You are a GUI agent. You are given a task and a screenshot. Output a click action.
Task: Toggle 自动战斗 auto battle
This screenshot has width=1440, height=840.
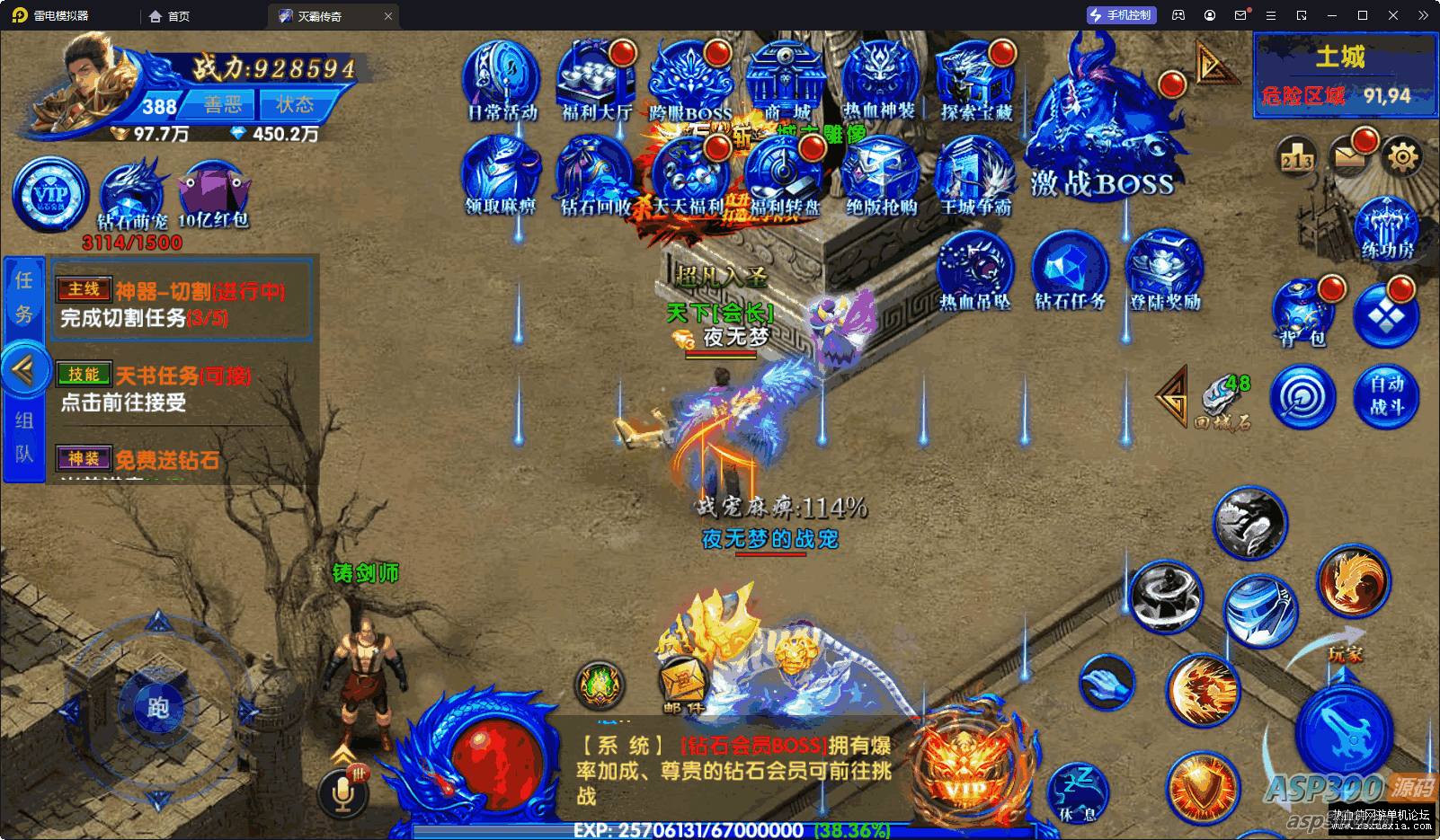coord(1386,396)
